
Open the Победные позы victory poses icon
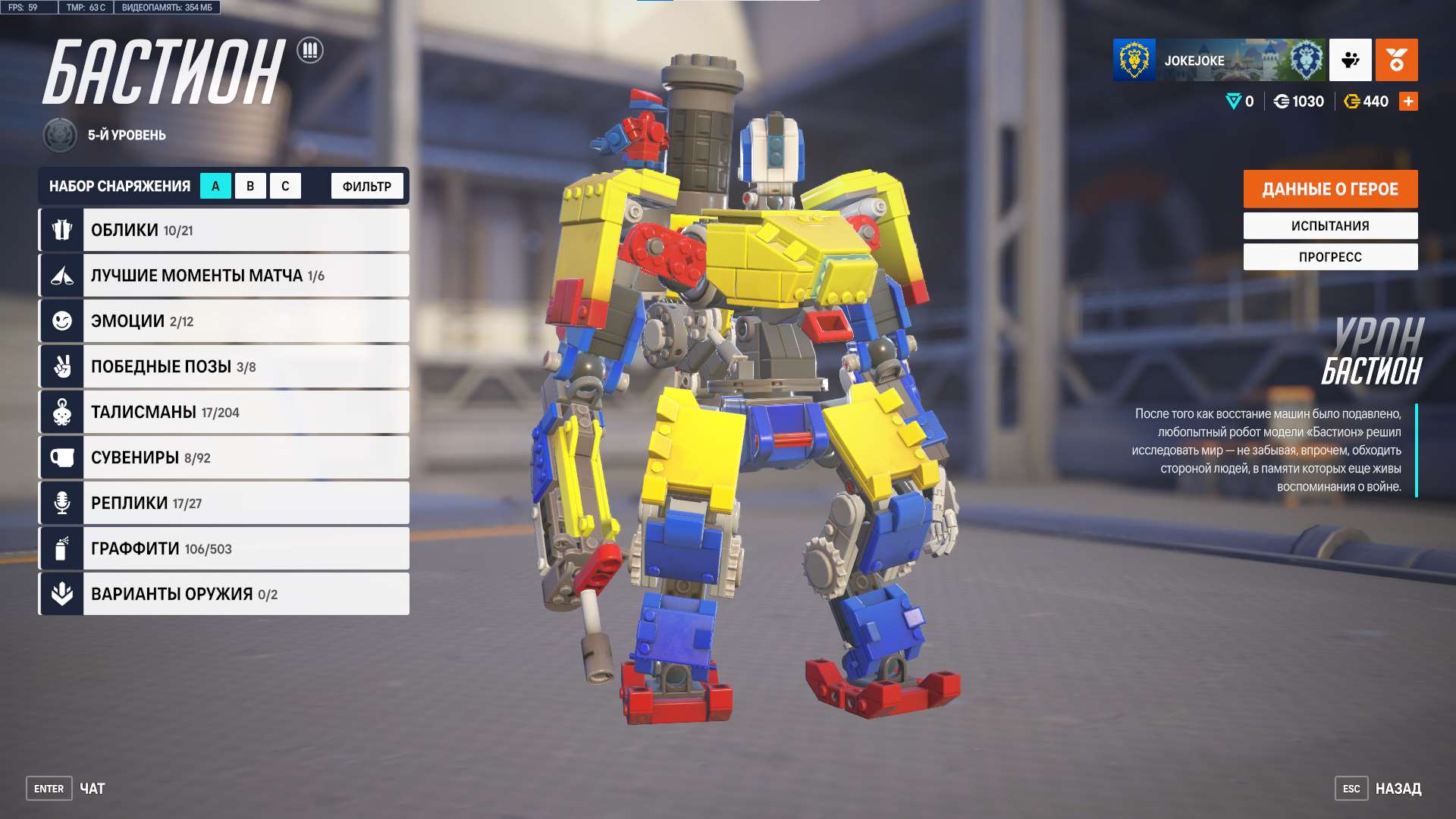61,366
